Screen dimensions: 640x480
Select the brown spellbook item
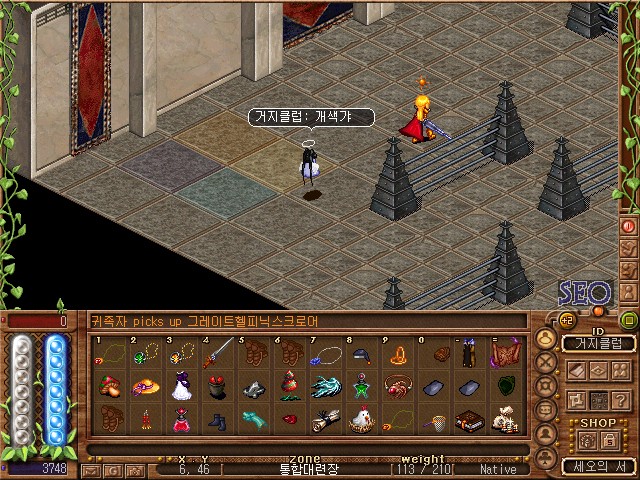pyautogui.click(x=469, y=420)
